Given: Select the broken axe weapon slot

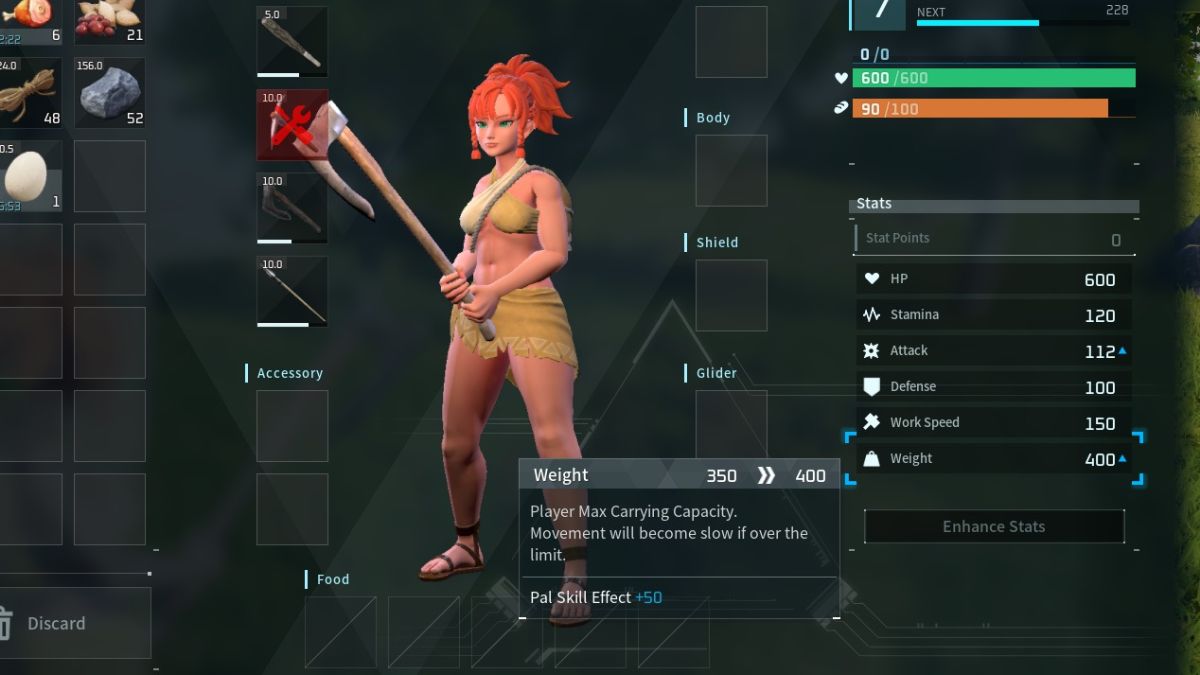Looking at the screenshot, I should coord(292,125).
